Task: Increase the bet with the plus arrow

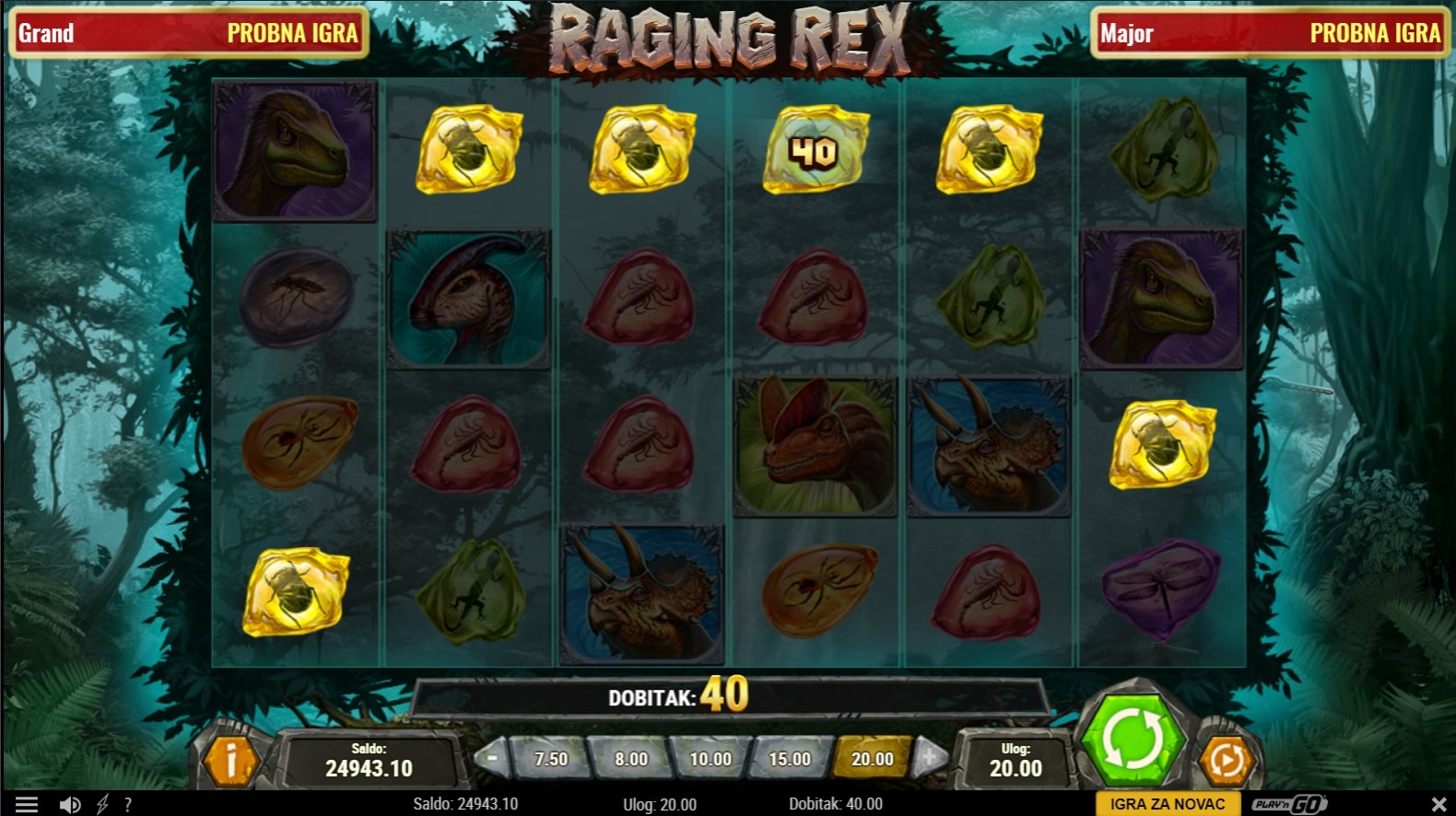Action: point(929,758)
